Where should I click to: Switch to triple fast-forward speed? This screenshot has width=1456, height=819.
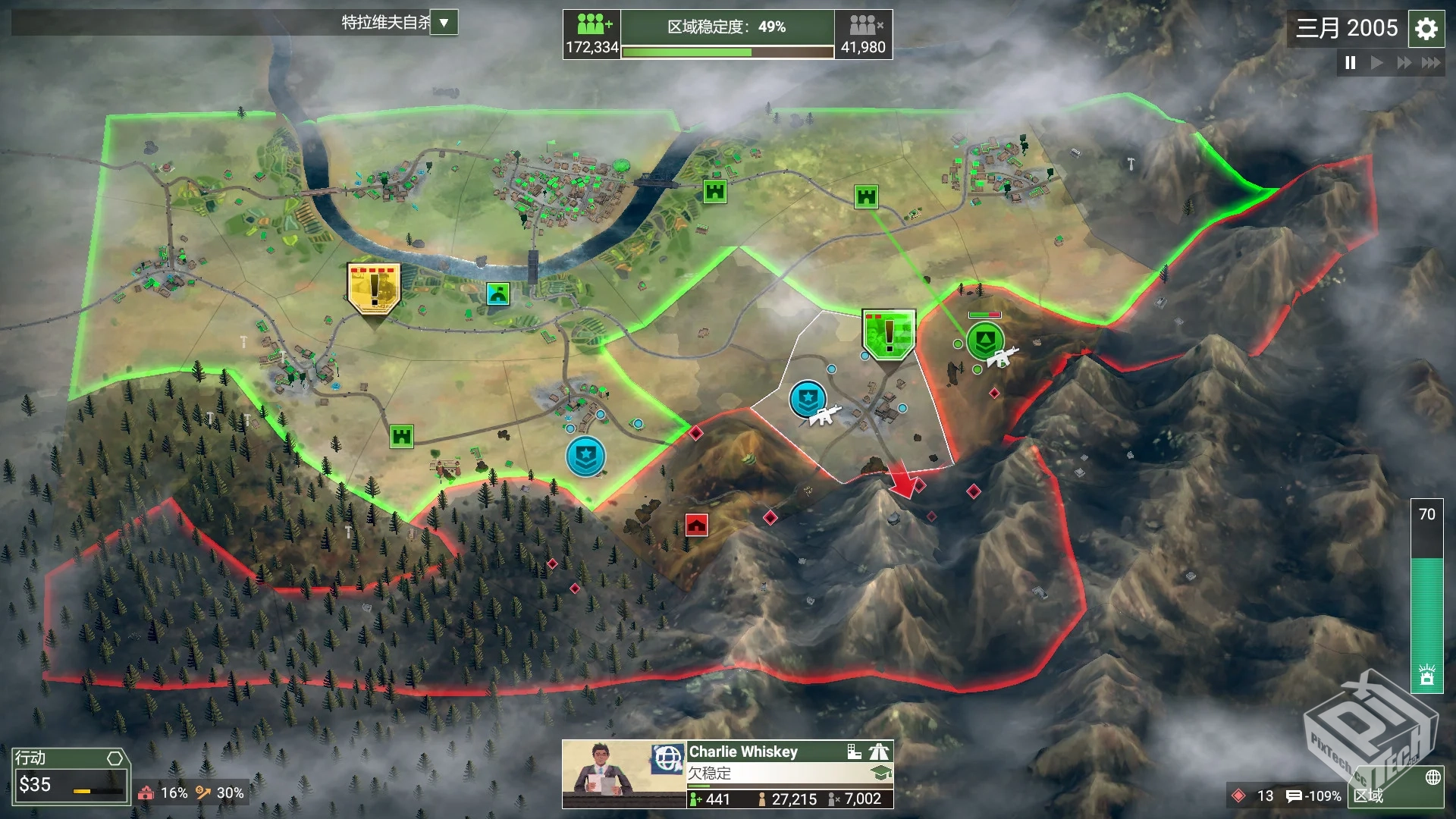pyautogui.click(x=1431, y=63)
